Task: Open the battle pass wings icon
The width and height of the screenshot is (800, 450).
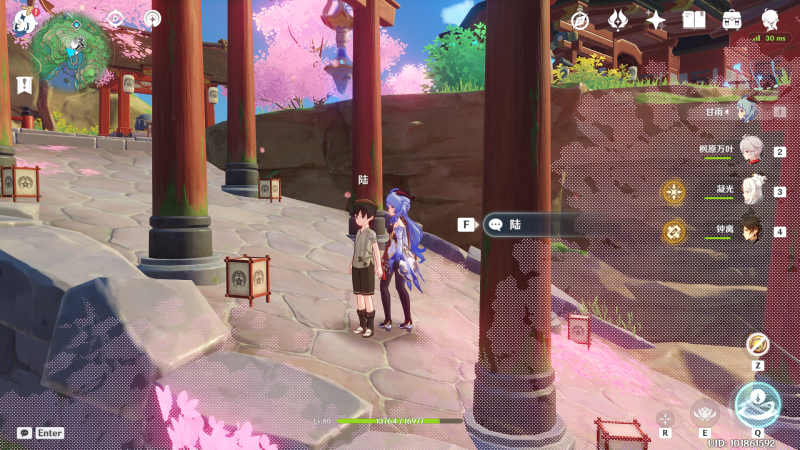Action: click(x=618, y=20)
